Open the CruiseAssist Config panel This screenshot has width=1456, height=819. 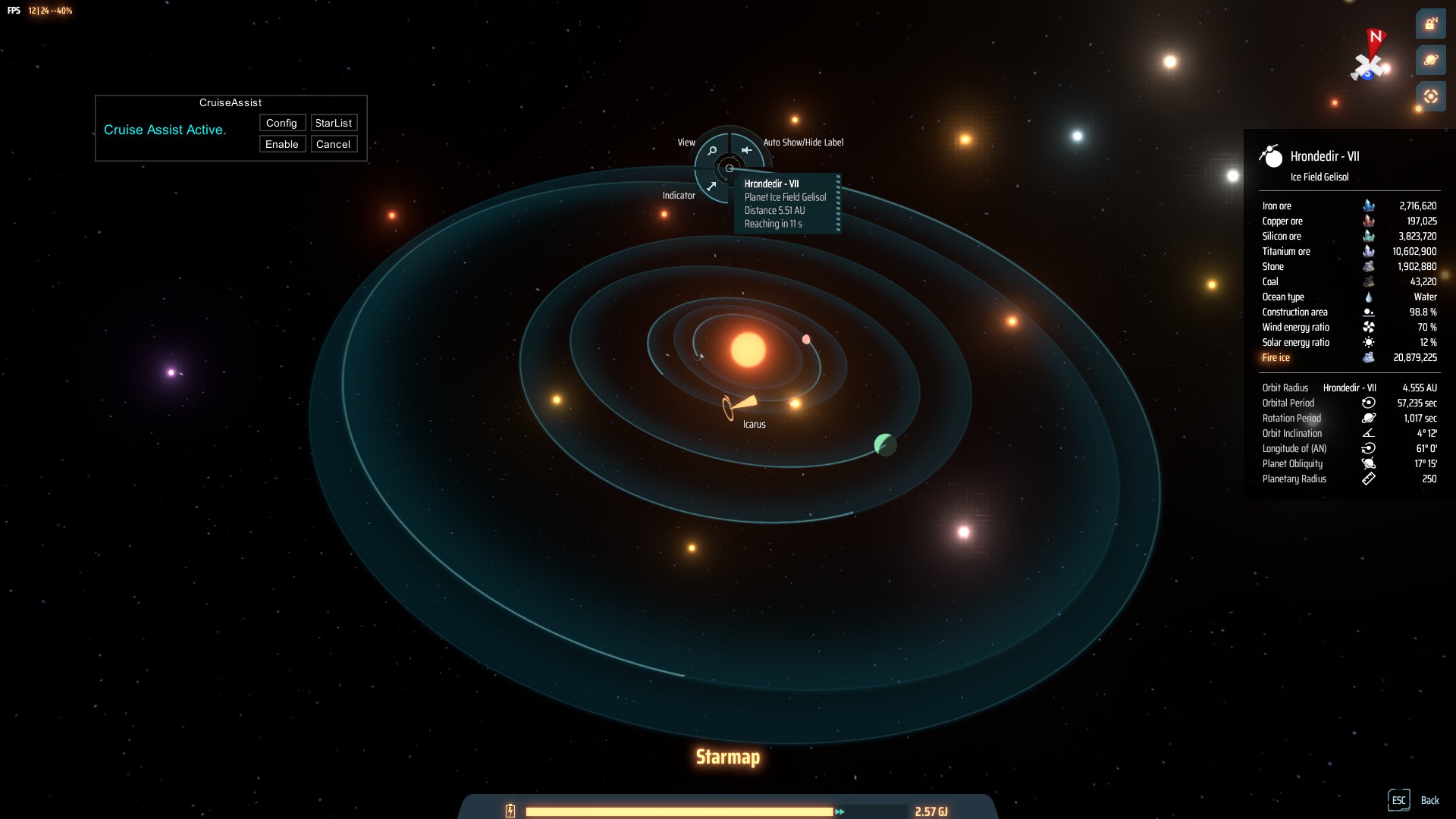[282, 123]
